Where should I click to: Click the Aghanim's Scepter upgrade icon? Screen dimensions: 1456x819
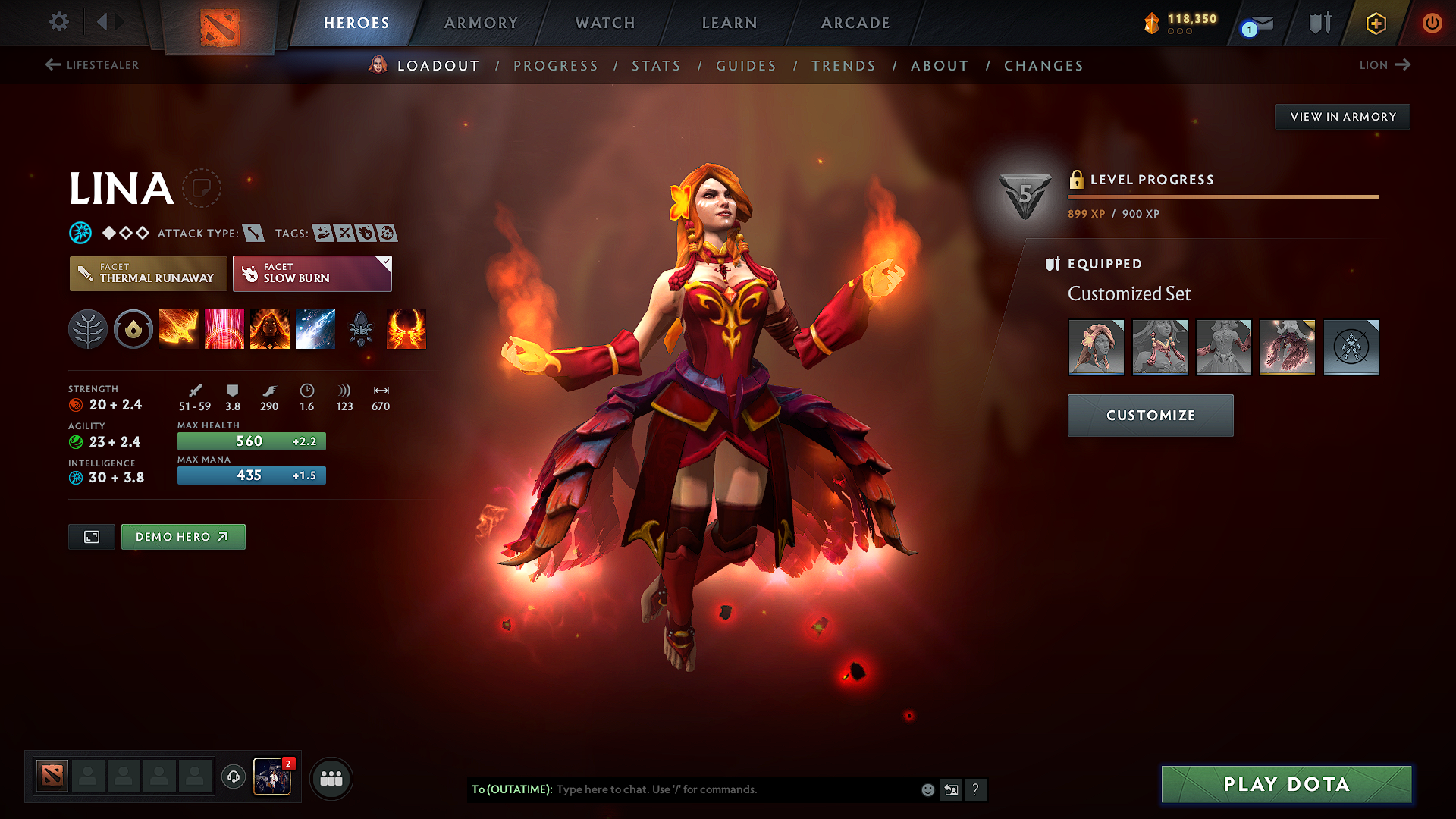click(361, 329)
